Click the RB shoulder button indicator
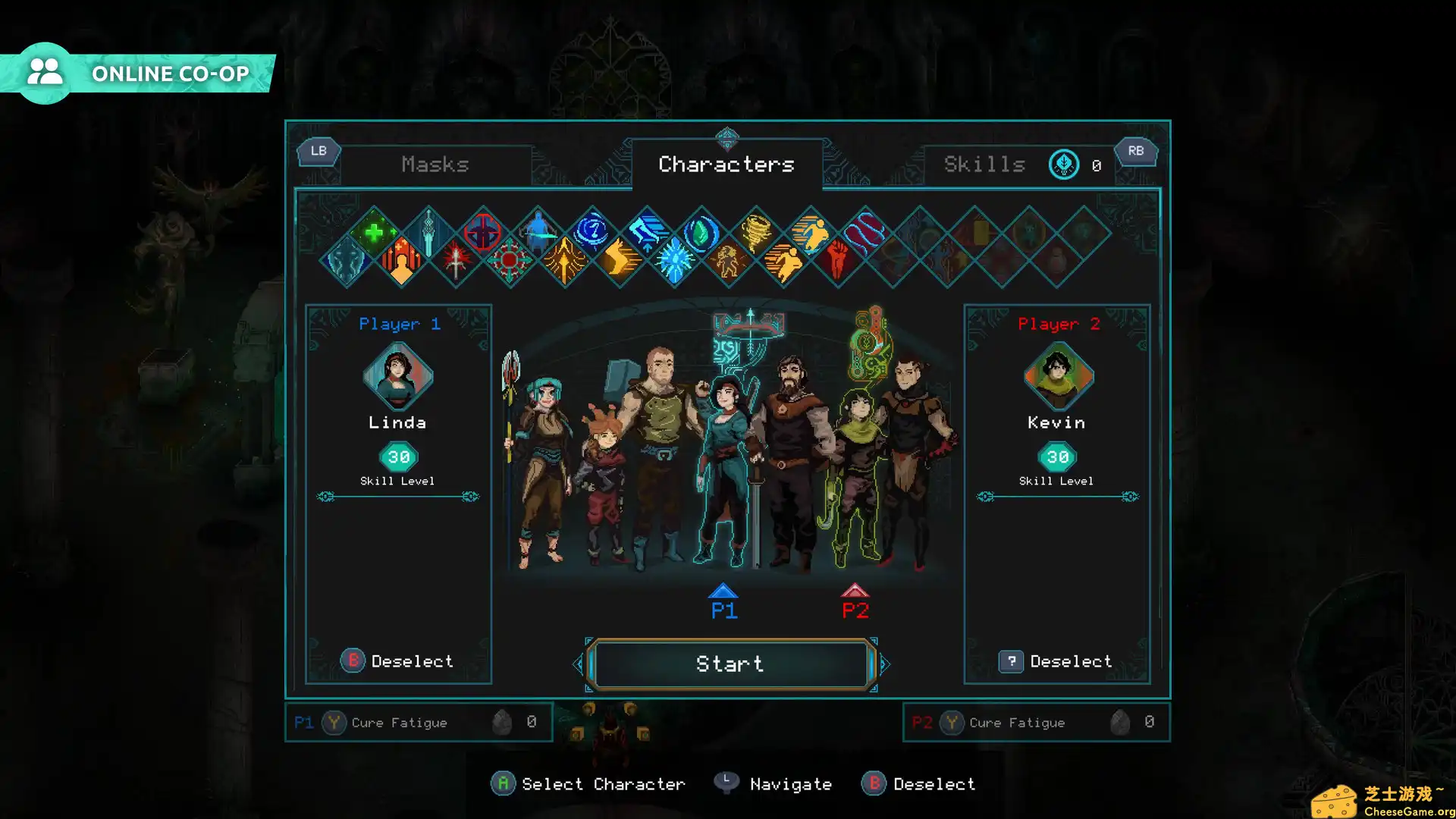 1135,151
